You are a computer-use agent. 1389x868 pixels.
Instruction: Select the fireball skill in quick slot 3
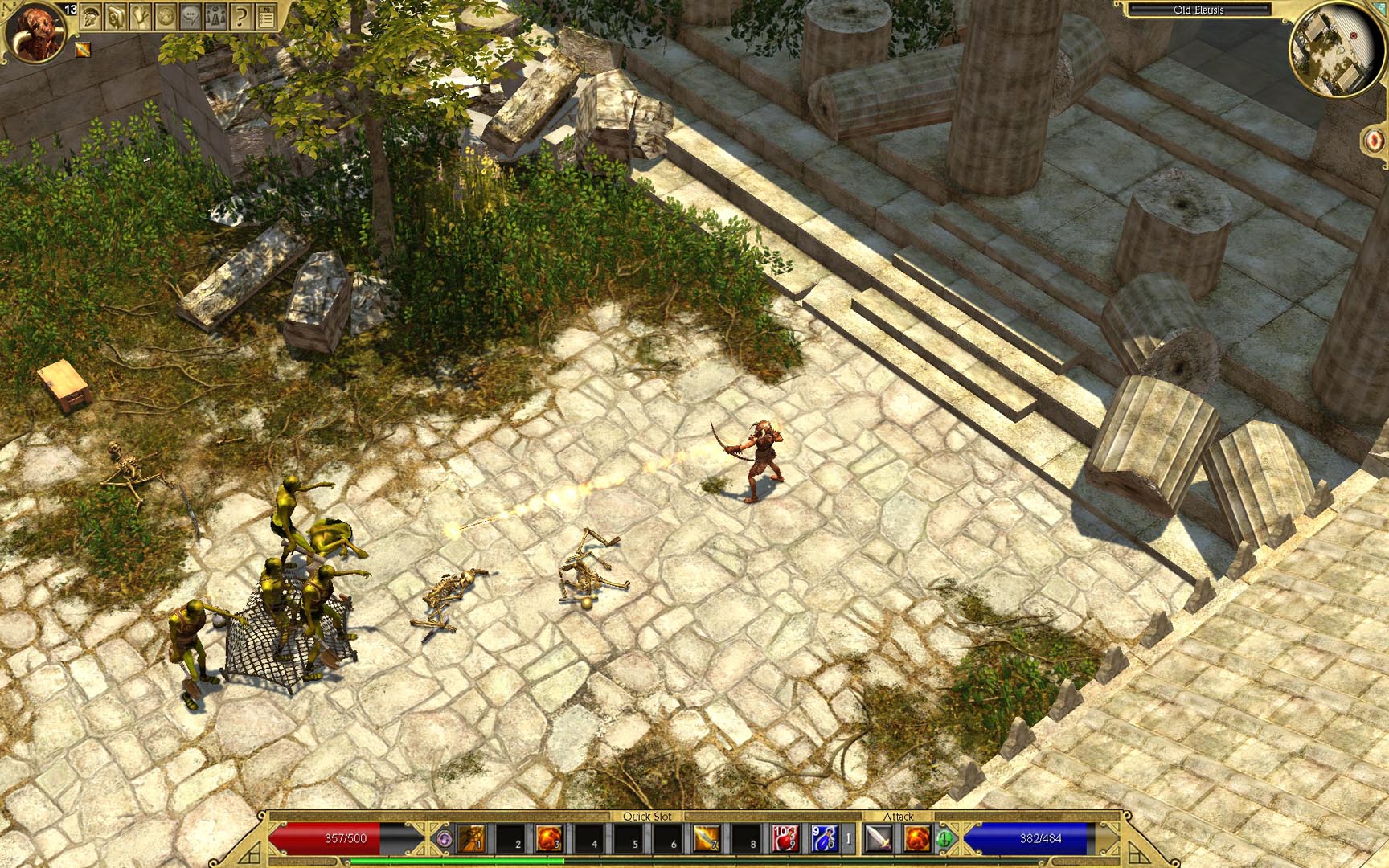550,838
